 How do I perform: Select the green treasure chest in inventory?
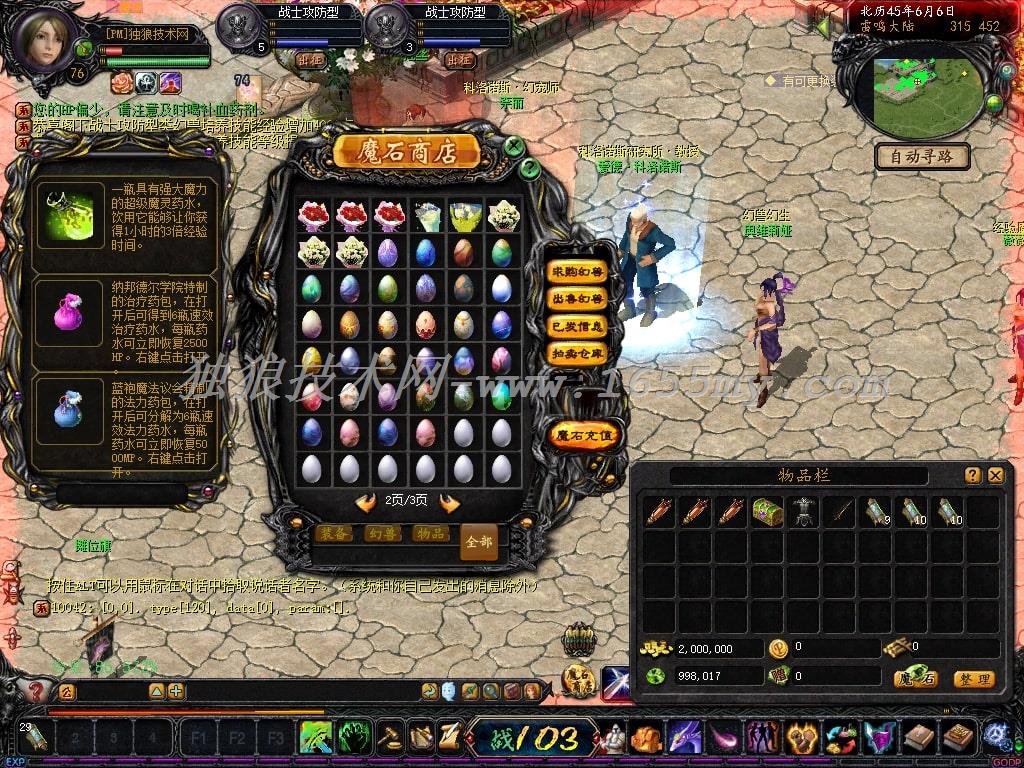(x=767, y=512)
